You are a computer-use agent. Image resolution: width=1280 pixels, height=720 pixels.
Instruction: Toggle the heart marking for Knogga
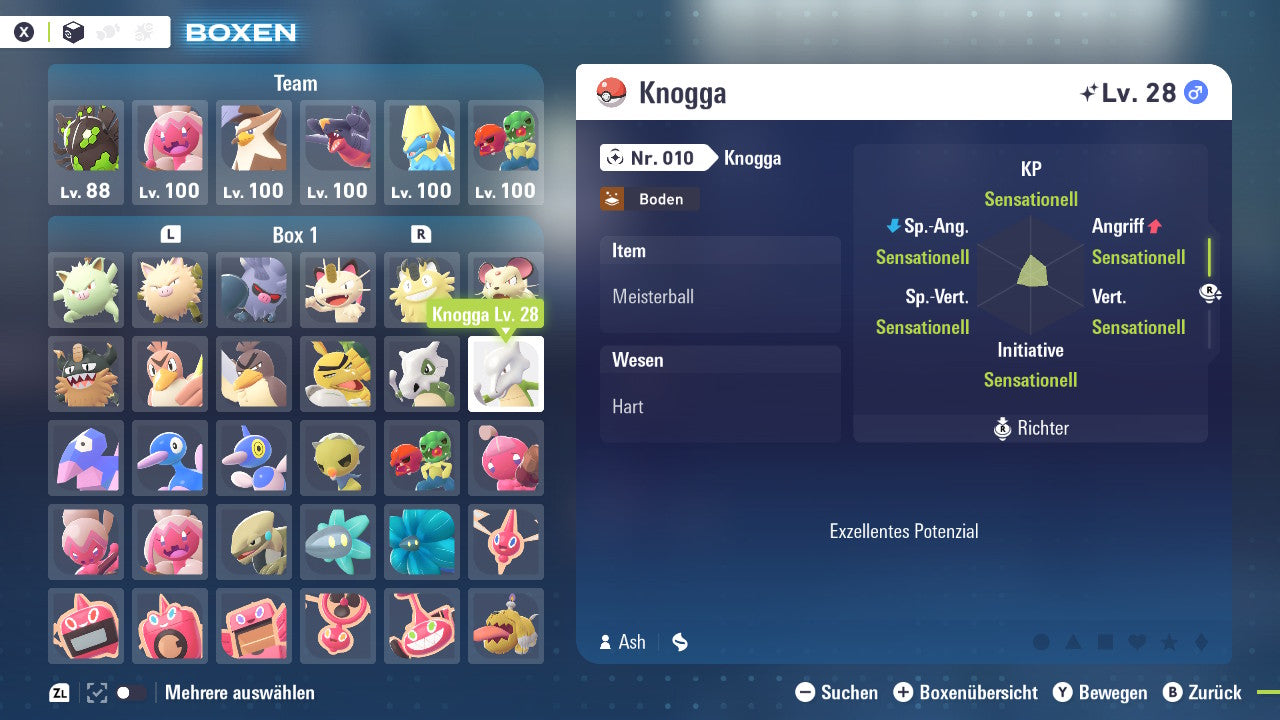coord(1136,641)
